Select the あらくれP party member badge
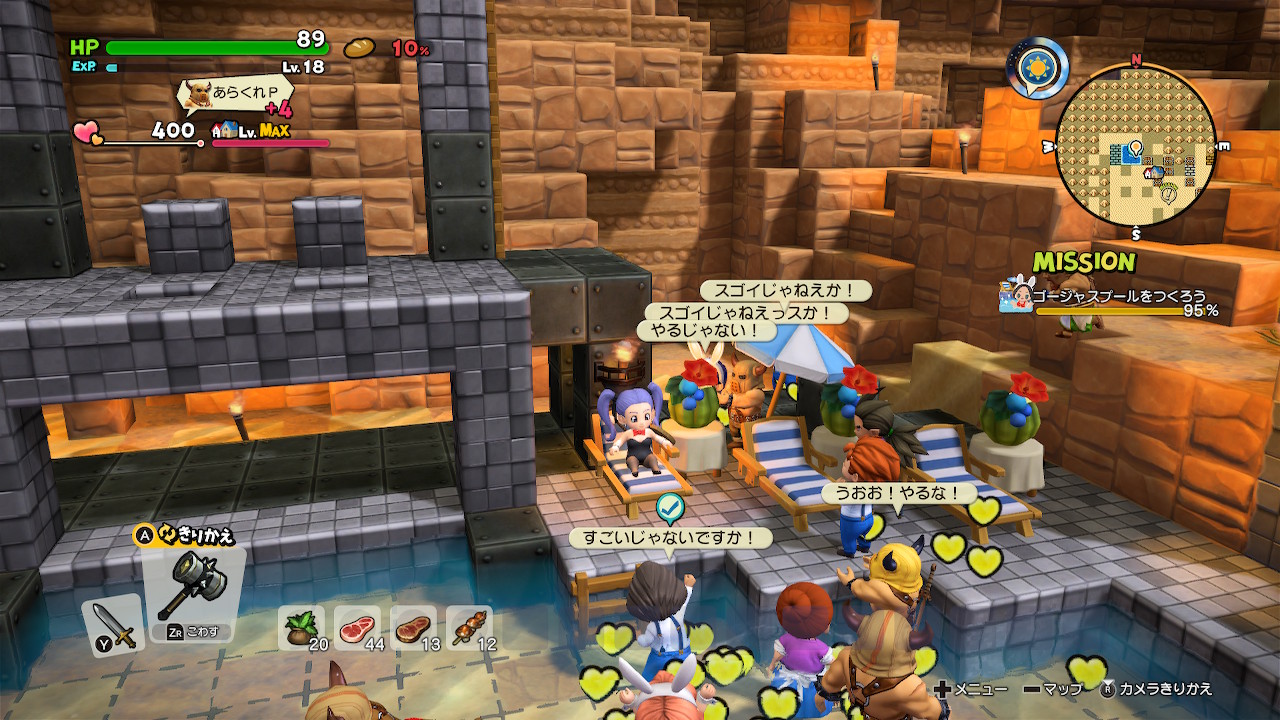Screen dimensions: 1280x720 point(232,97)
